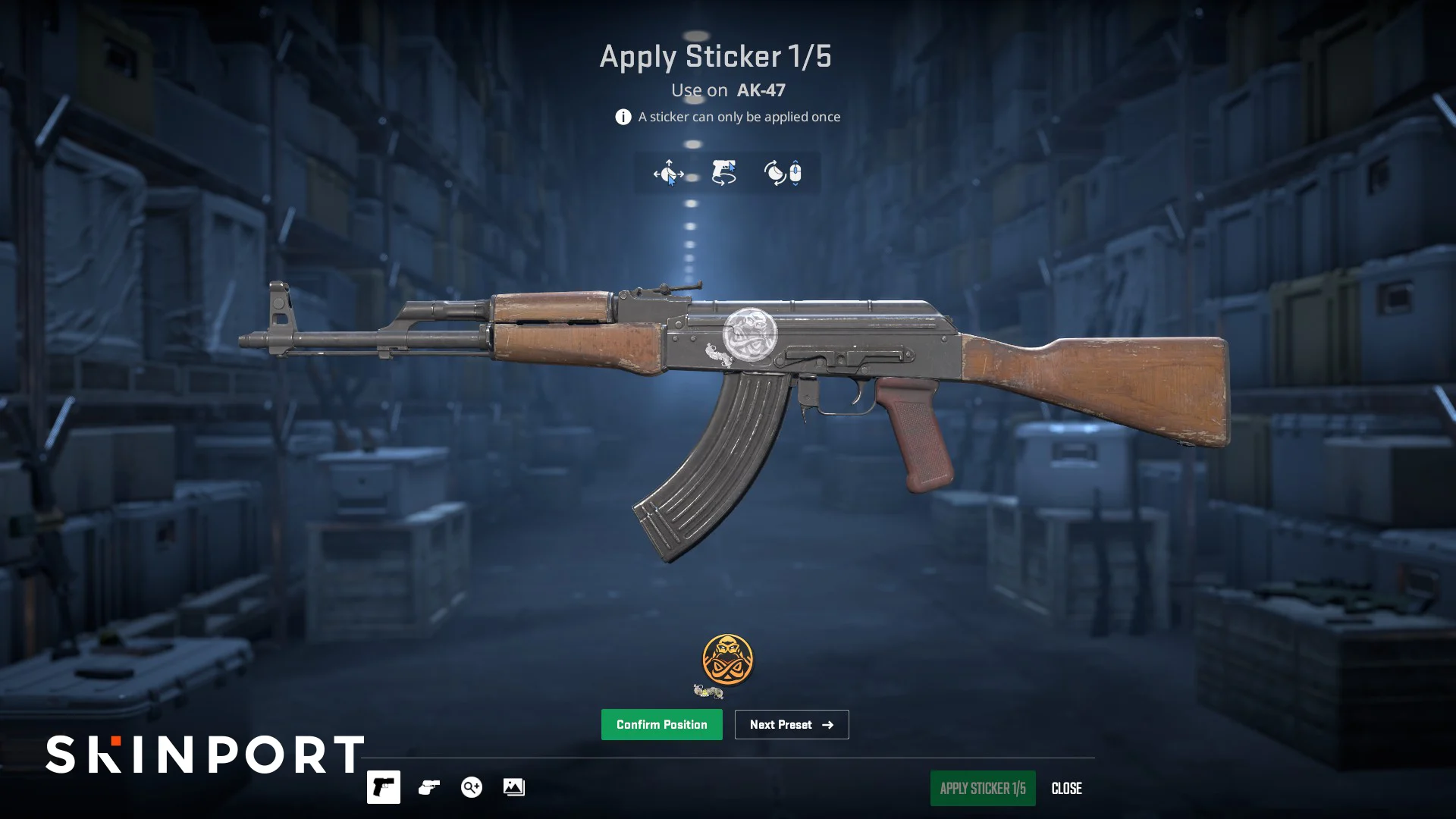Select the rotate weapon control icon
This screenshot has width=1456, height=819.
click(x=723, y=173)
